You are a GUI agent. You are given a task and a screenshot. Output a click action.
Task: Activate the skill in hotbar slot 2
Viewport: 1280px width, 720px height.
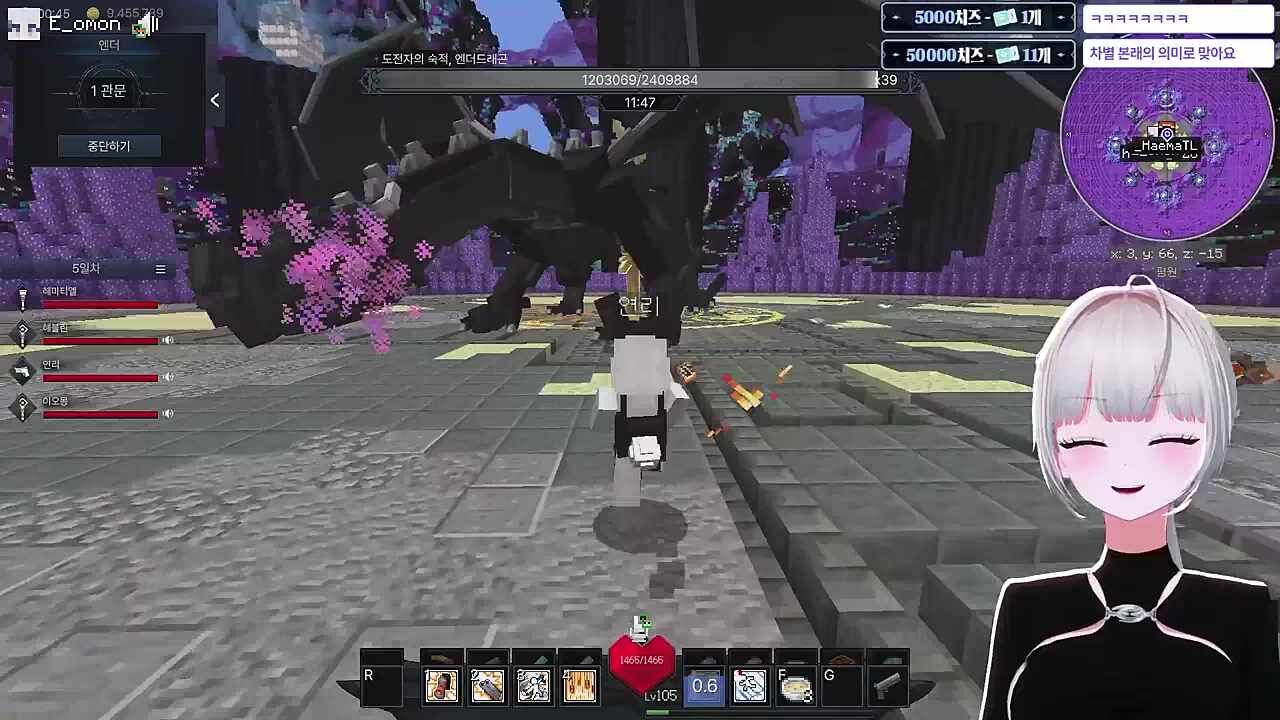tap(487, 685)
